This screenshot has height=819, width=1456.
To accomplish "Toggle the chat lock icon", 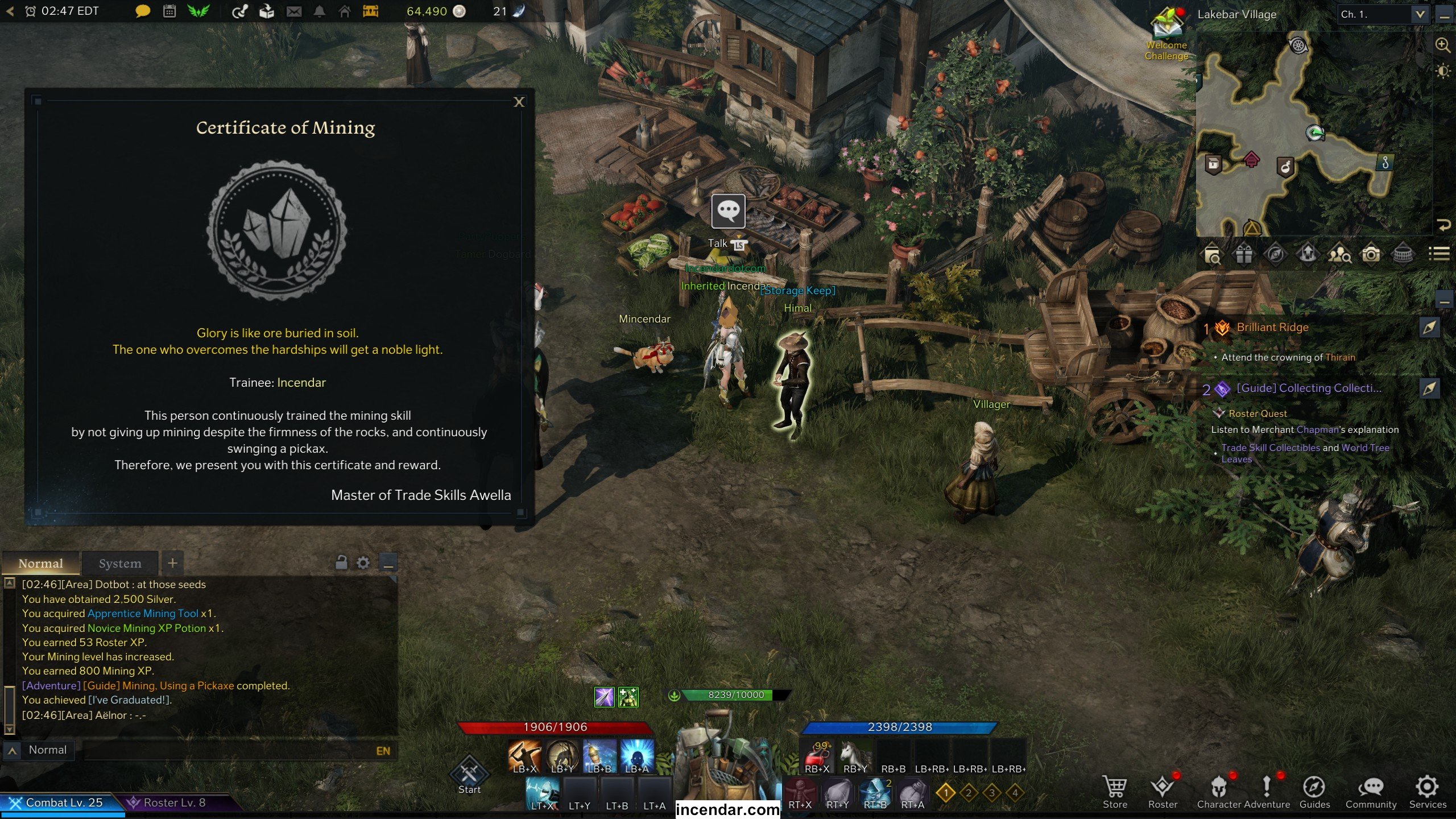I will (341, 563).
